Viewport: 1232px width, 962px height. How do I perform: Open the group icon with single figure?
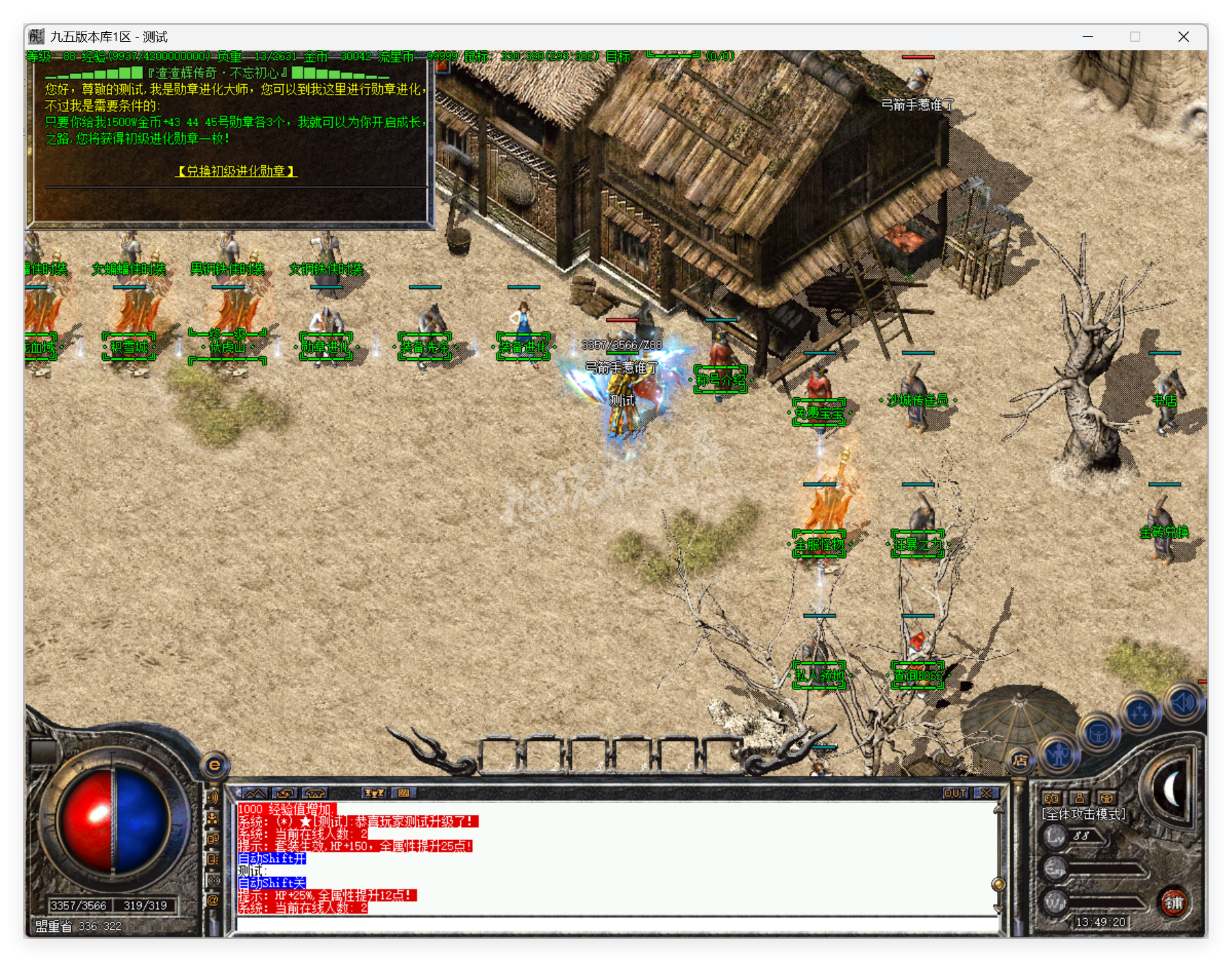(x=1079, y=798)
